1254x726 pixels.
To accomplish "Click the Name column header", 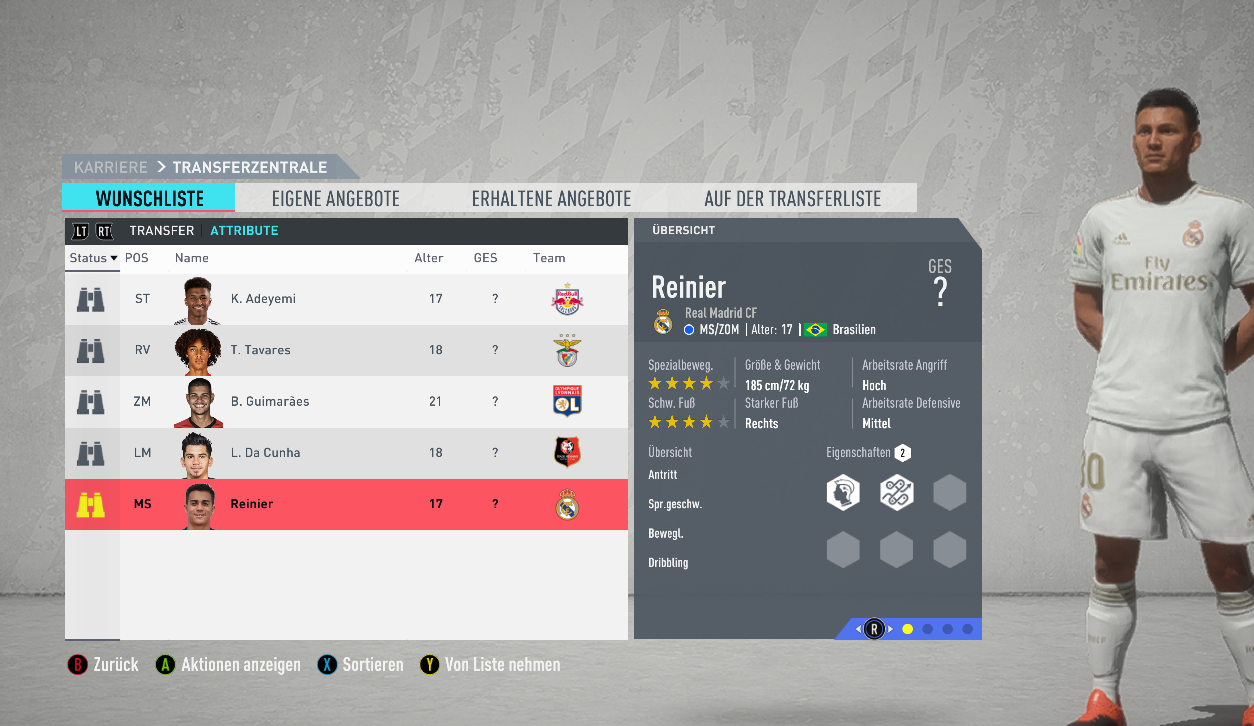I will [x=192, y=258].
